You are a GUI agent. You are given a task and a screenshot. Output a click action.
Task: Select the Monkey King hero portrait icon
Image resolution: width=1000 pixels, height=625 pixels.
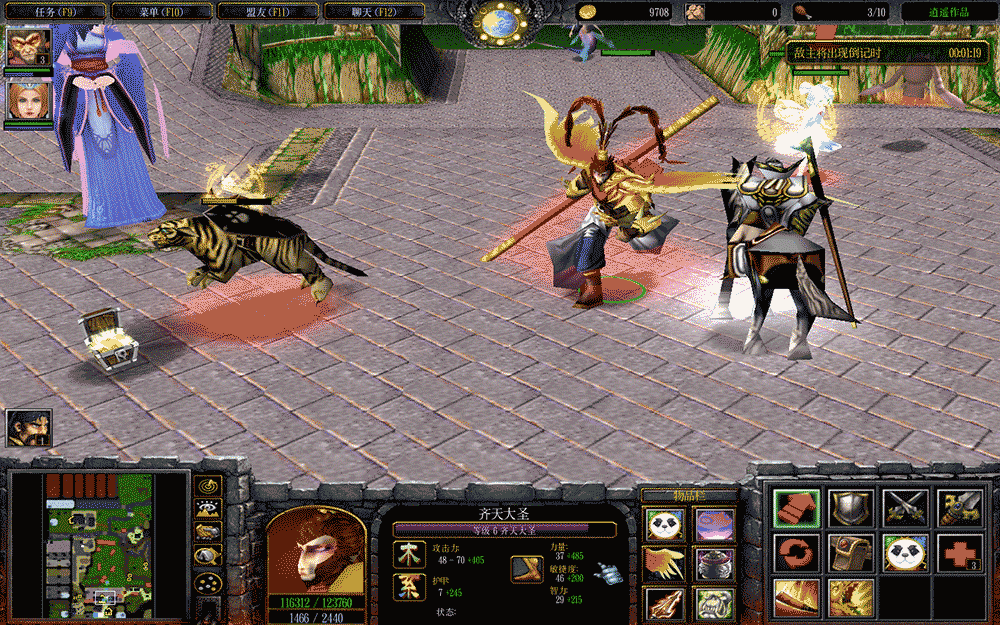28,47
